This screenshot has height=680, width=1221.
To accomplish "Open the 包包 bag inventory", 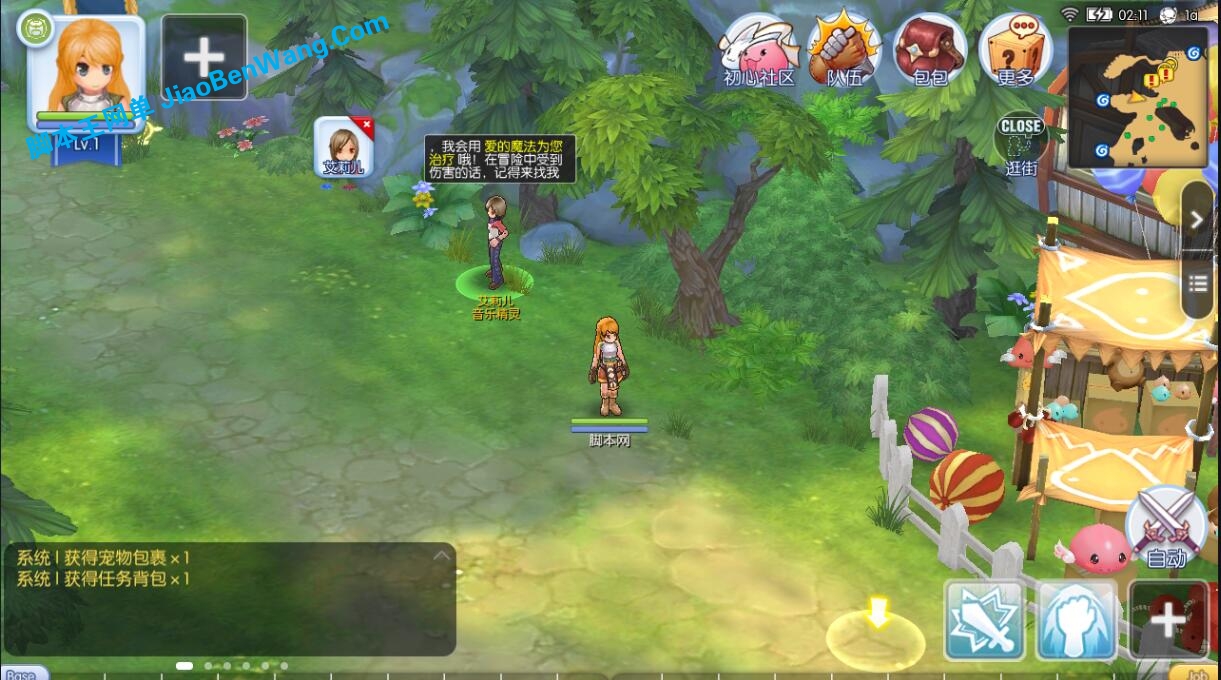I will (x=930, y=50).
